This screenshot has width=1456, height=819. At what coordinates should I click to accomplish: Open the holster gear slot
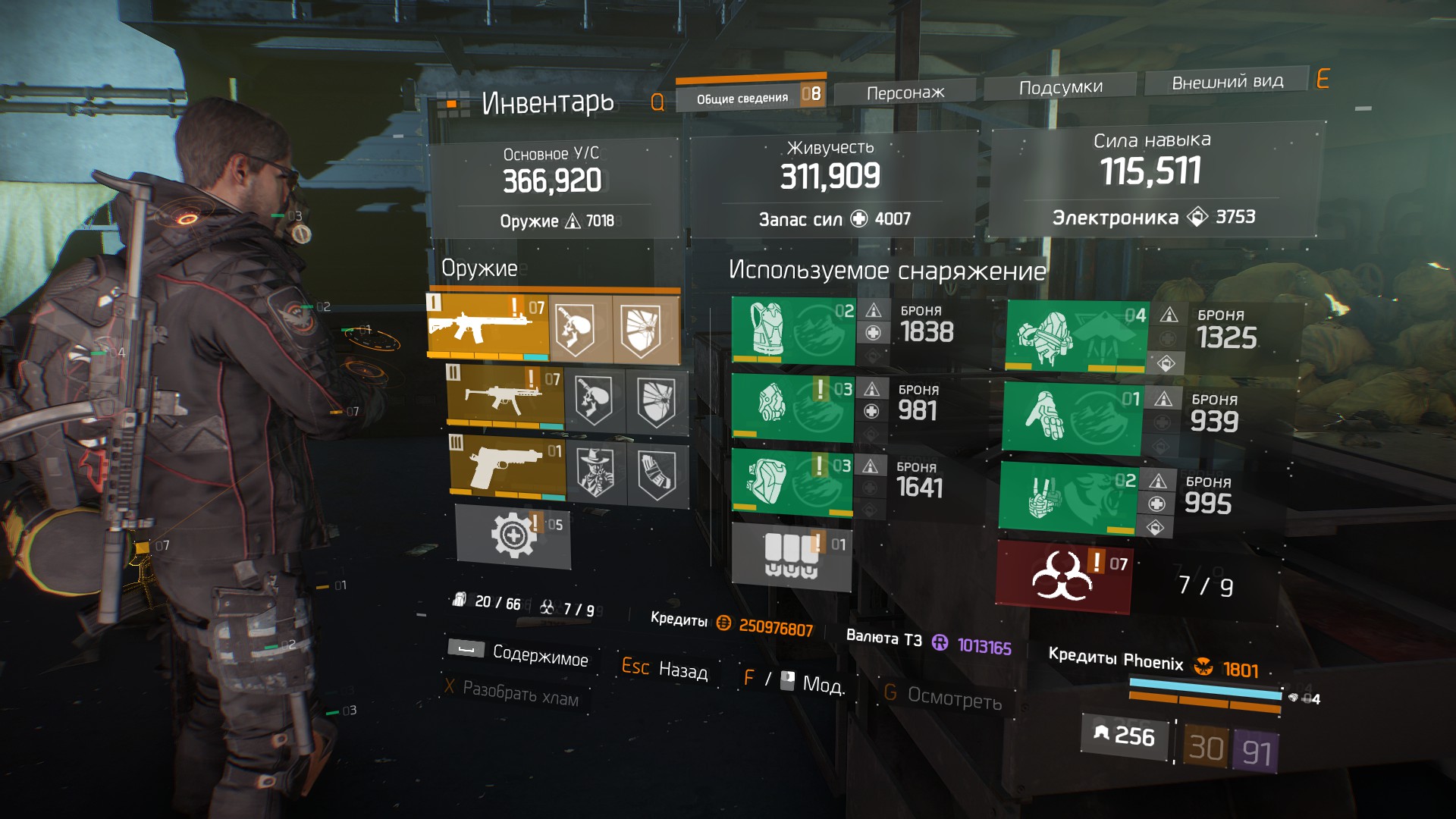coord(1068,496)
